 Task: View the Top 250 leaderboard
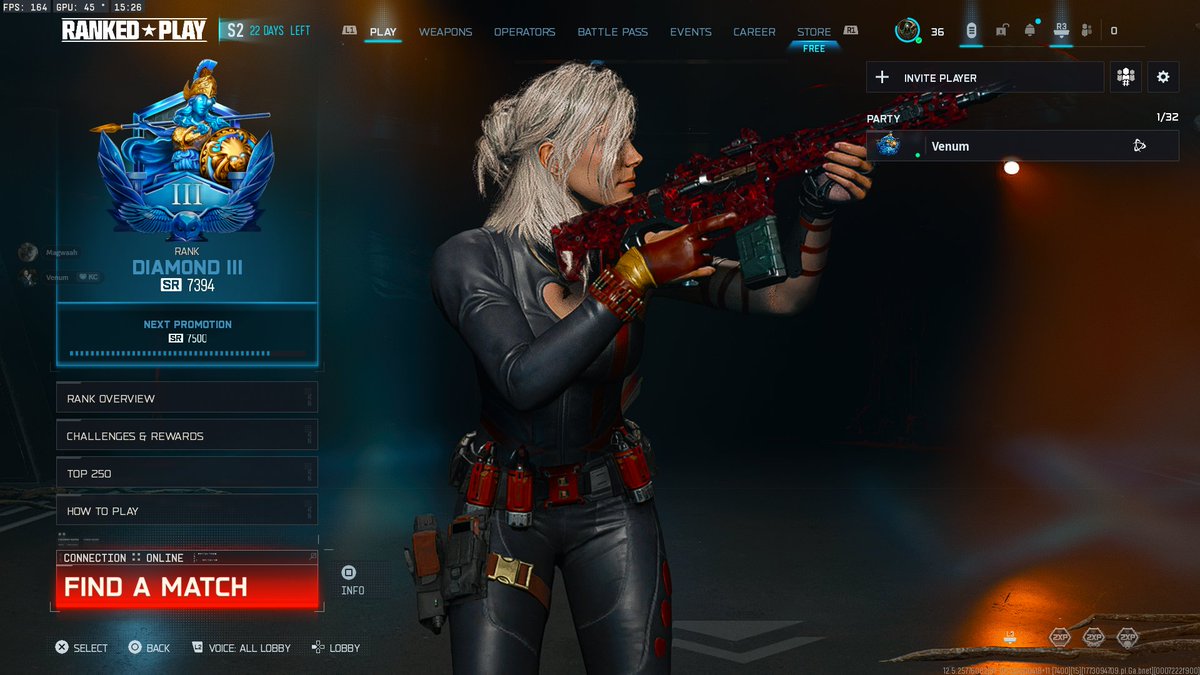click(187, 473)
